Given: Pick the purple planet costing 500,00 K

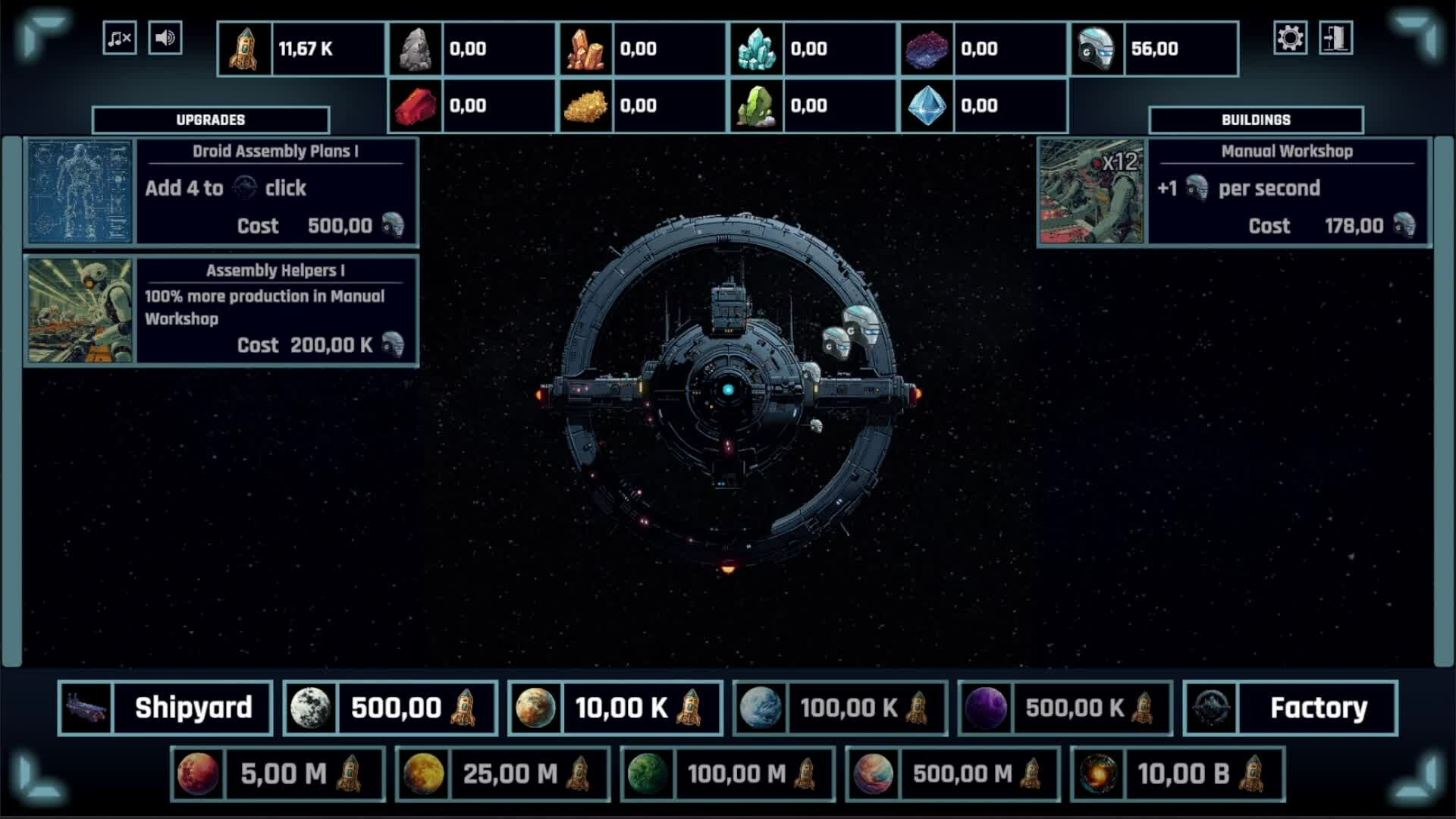Looking at the screenshot, I should click(1065, 708).
